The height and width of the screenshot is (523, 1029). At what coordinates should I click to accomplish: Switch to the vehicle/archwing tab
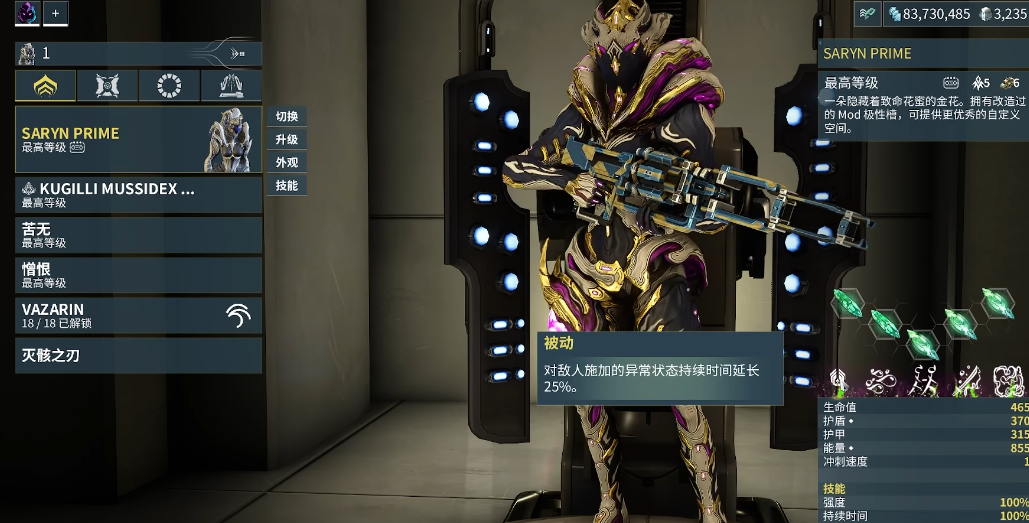pos(231,86)
